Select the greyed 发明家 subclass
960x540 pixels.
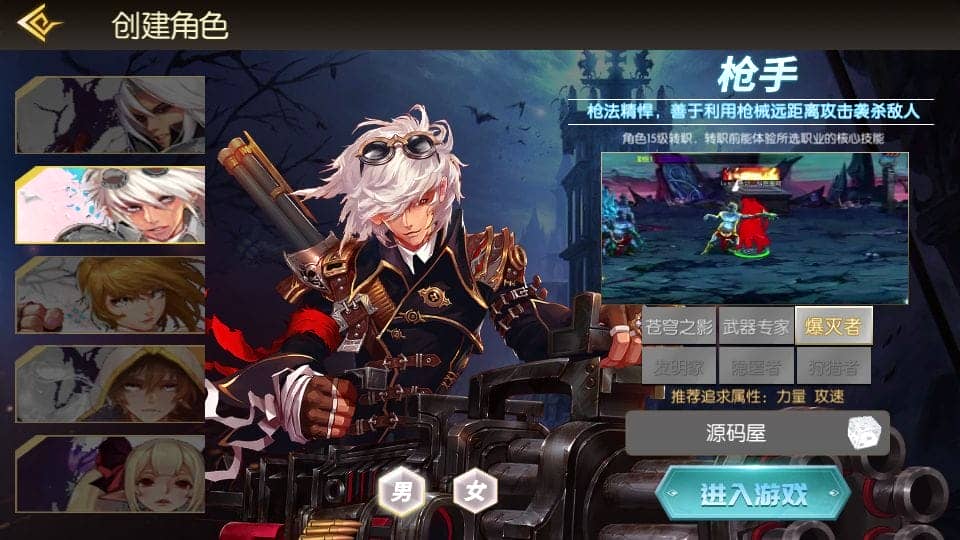point(679,365)
